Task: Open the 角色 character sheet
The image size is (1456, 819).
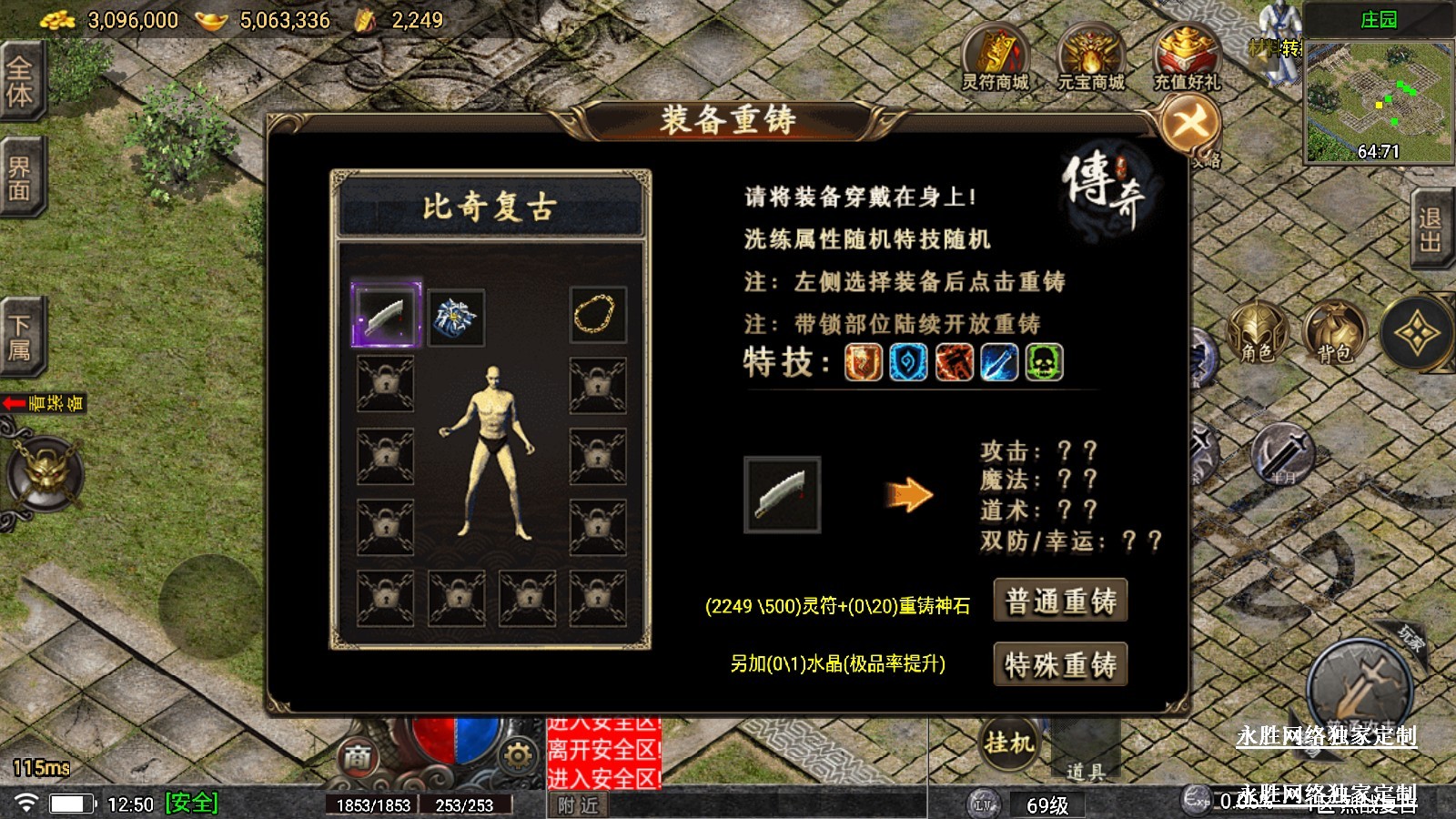Action: 1258,333
